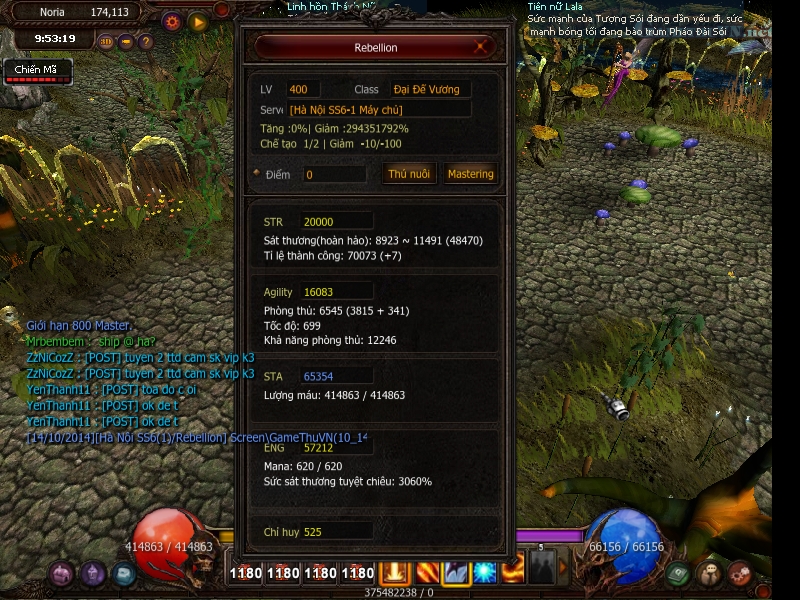800x600 pixels.
Task: Activate the white claw skill with yellow border
Action: pos(457,572)
